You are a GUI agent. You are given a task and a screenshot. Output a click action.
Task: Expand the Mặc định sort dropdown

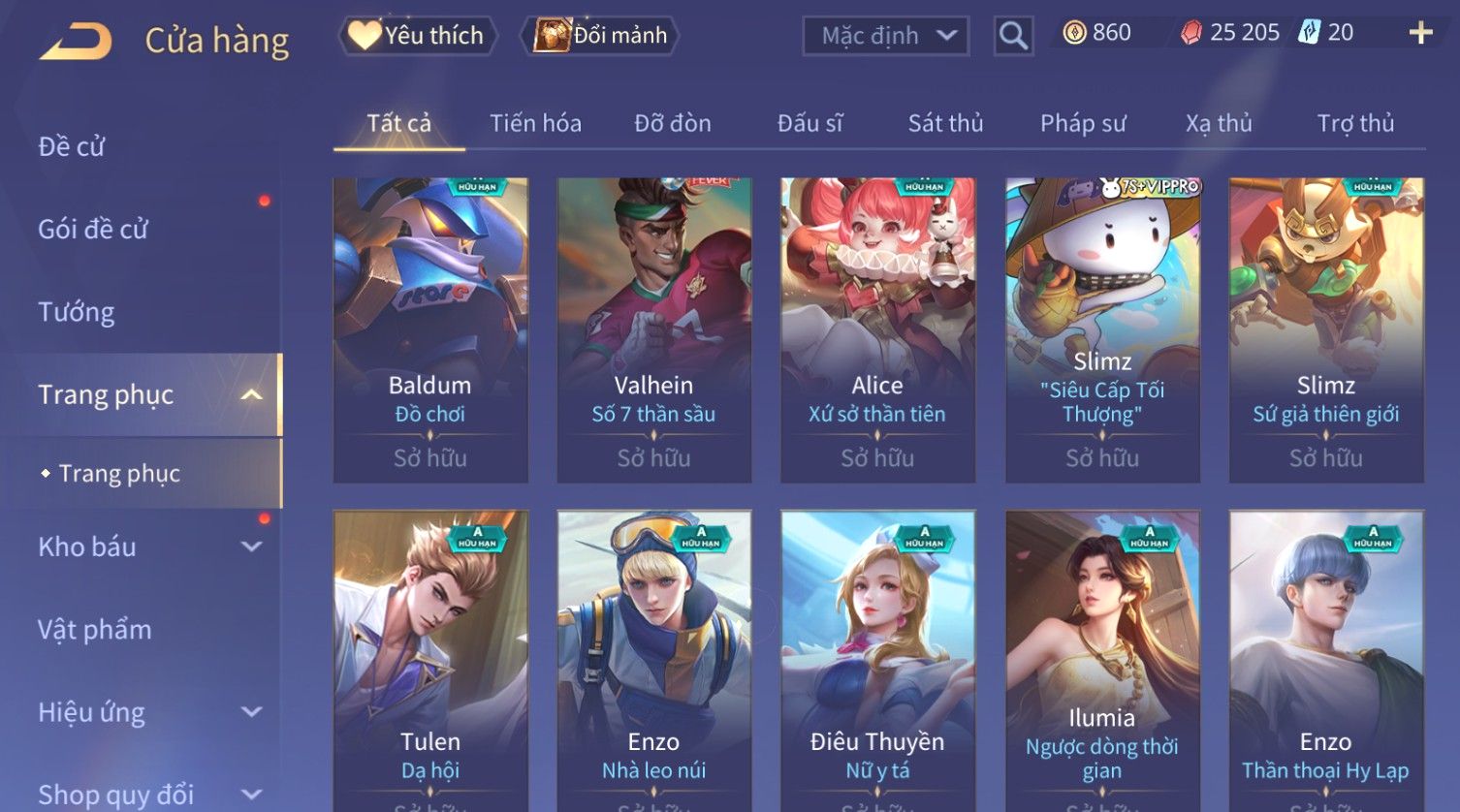click(x=885, y=36)
